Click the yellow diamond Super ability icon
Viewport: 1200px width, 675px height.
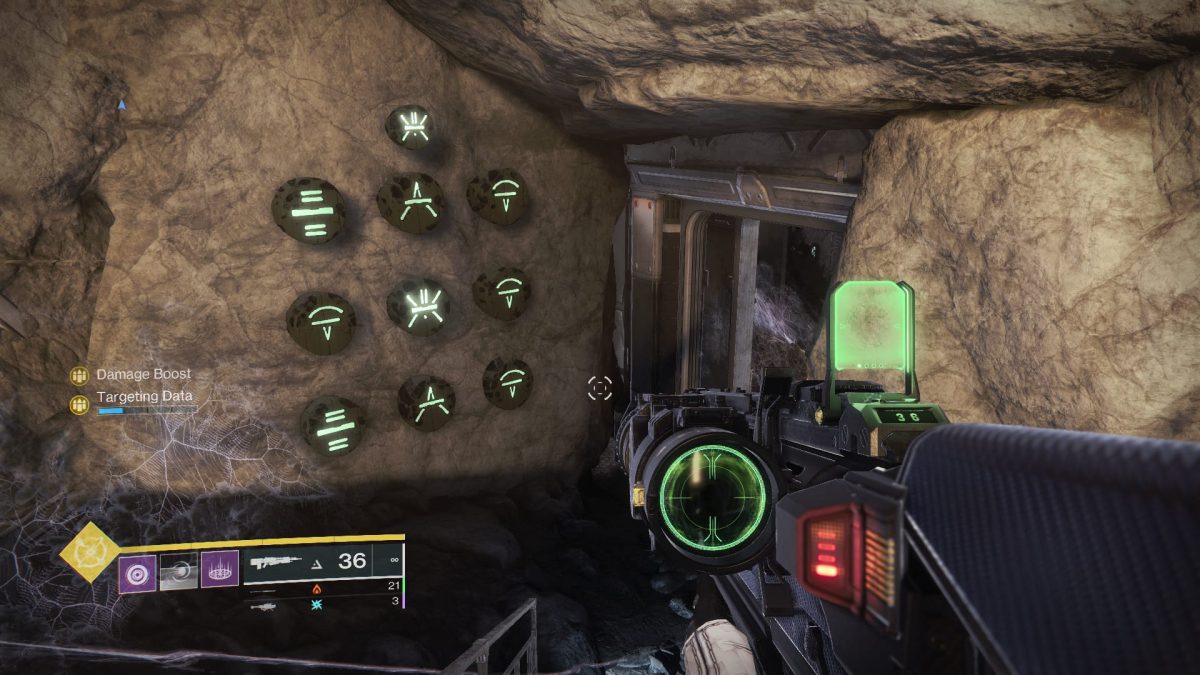pyautogui.click(x=88, y=552)
